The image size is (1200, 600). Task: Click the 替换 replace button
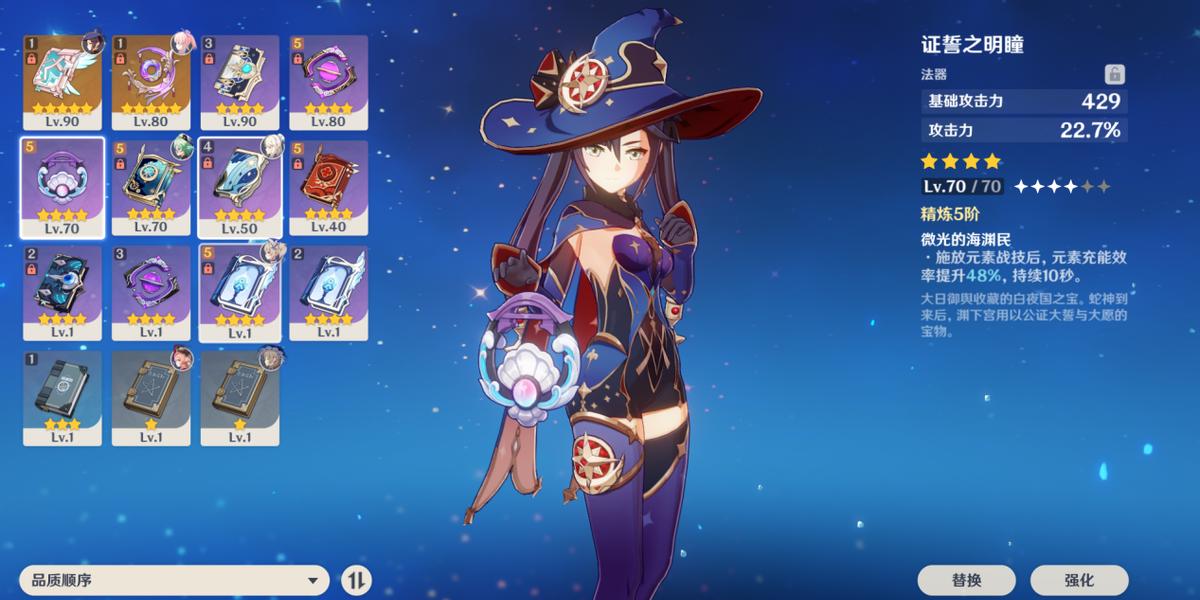pos(966,580)
